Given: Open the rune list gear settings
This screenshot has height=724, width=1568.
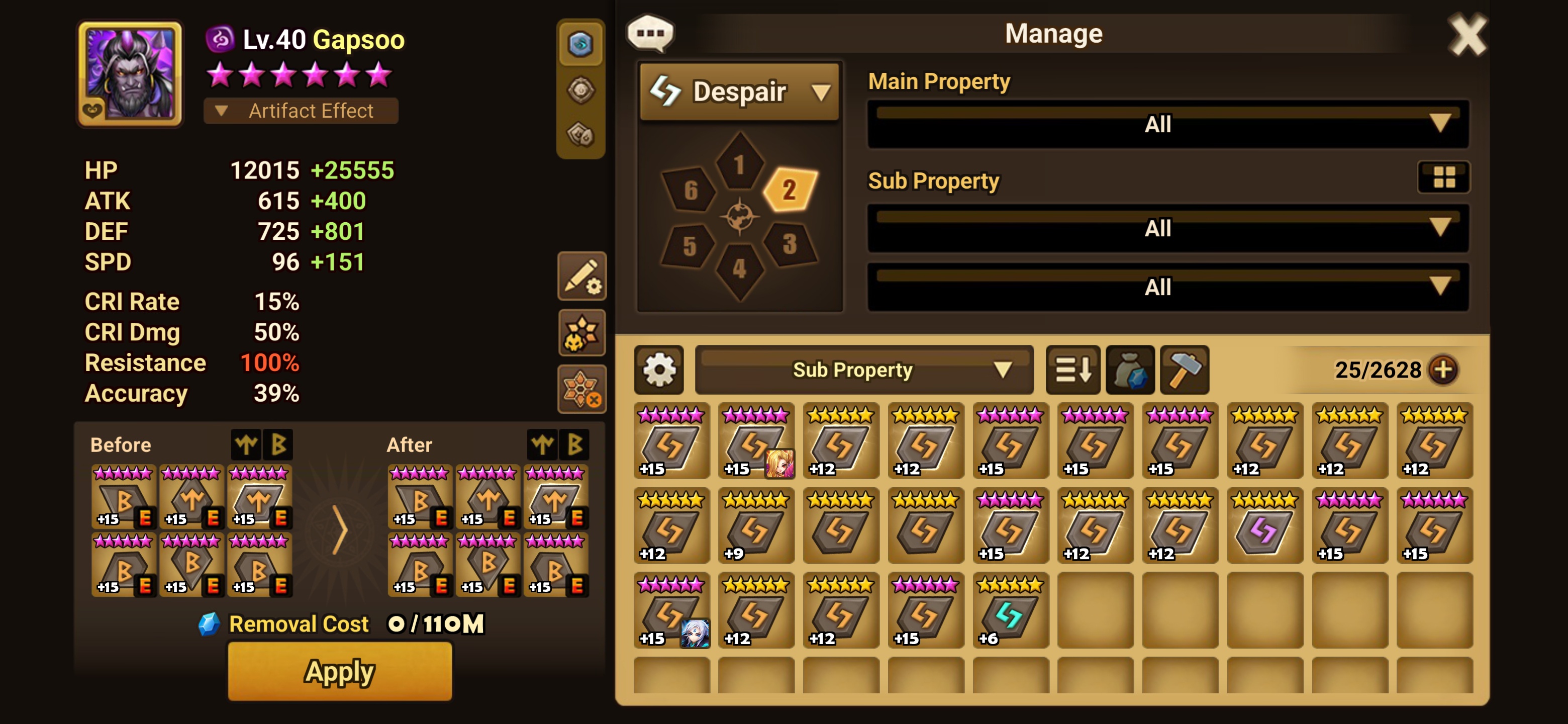Looking at the screenshot, I should 658,370.
